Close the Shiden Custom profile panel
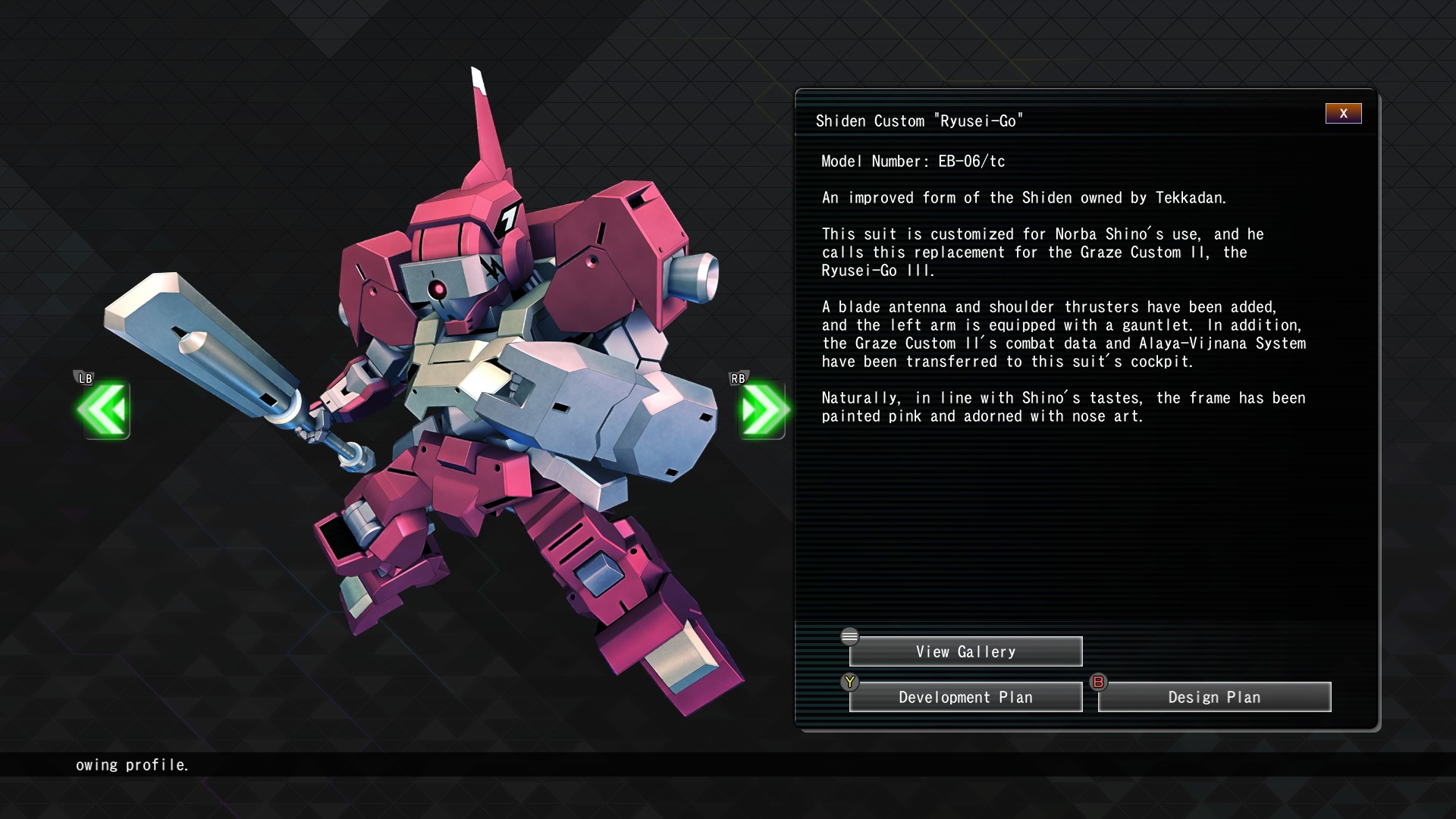 tap(1343, 114)
